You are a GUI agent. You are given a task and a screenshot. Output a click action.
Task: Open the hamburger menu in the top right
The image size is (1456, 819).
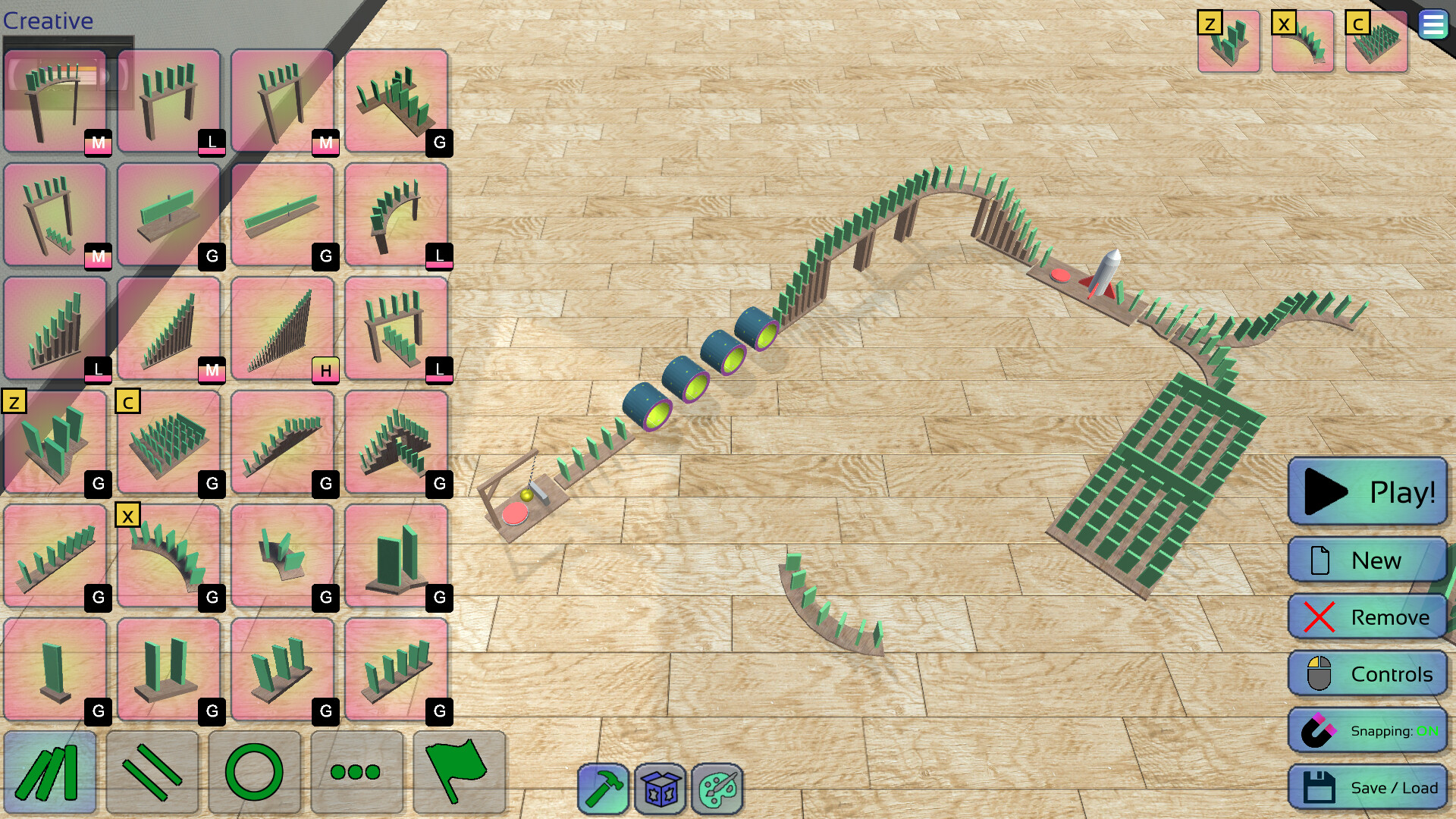1433,24
